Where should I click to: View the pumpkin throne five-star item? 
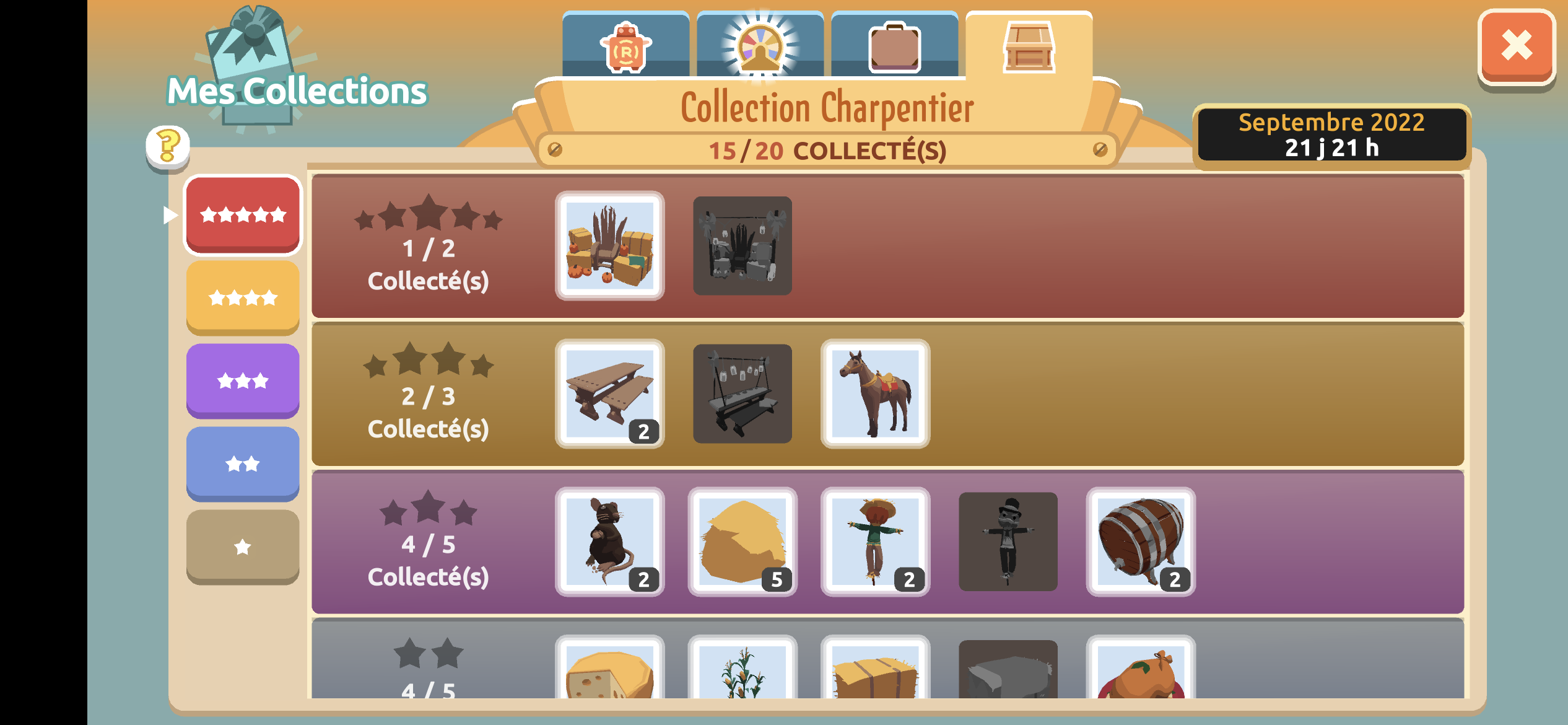click(x=610, y=246)
